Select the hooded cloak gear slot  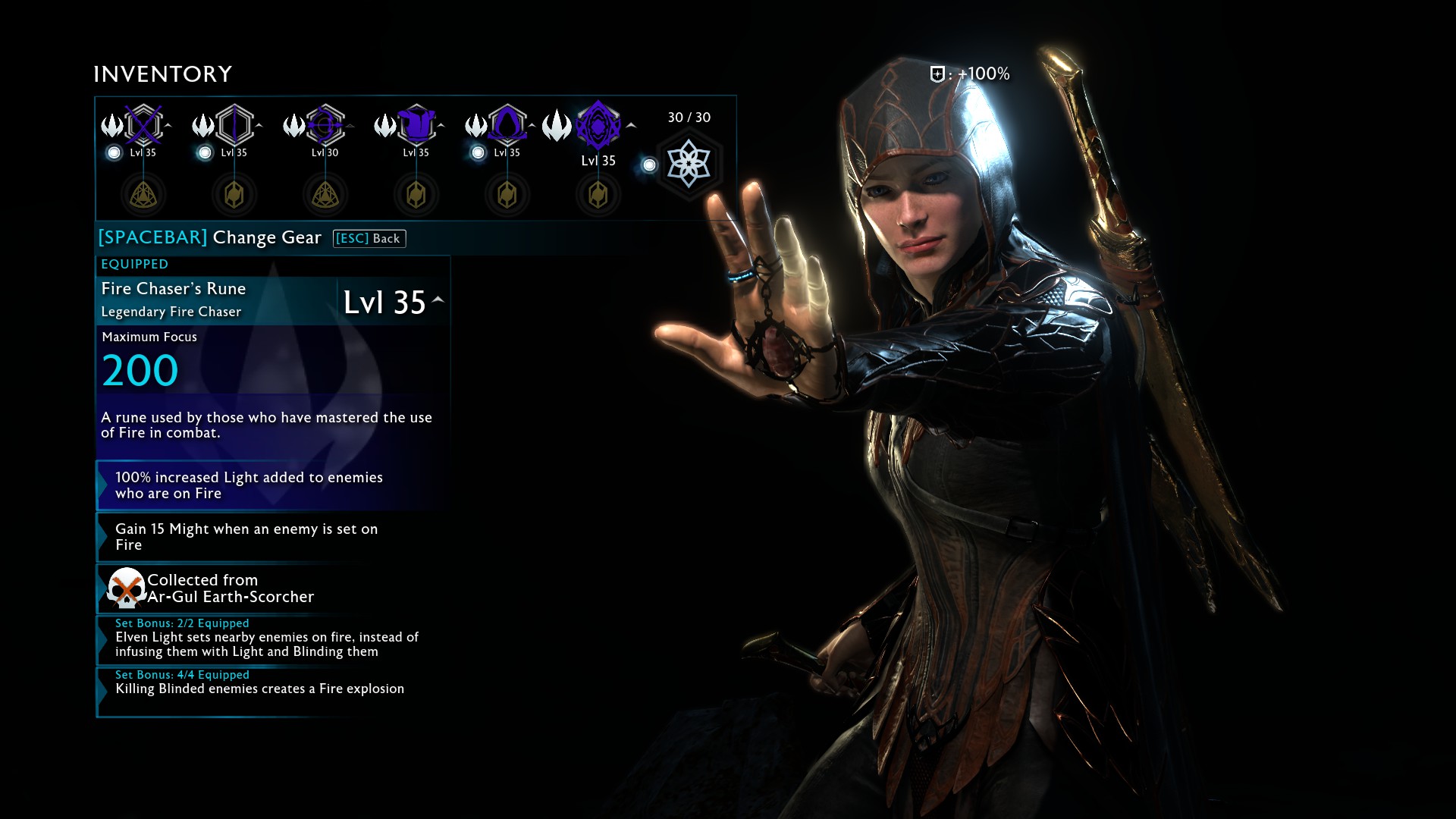[507, 124]
